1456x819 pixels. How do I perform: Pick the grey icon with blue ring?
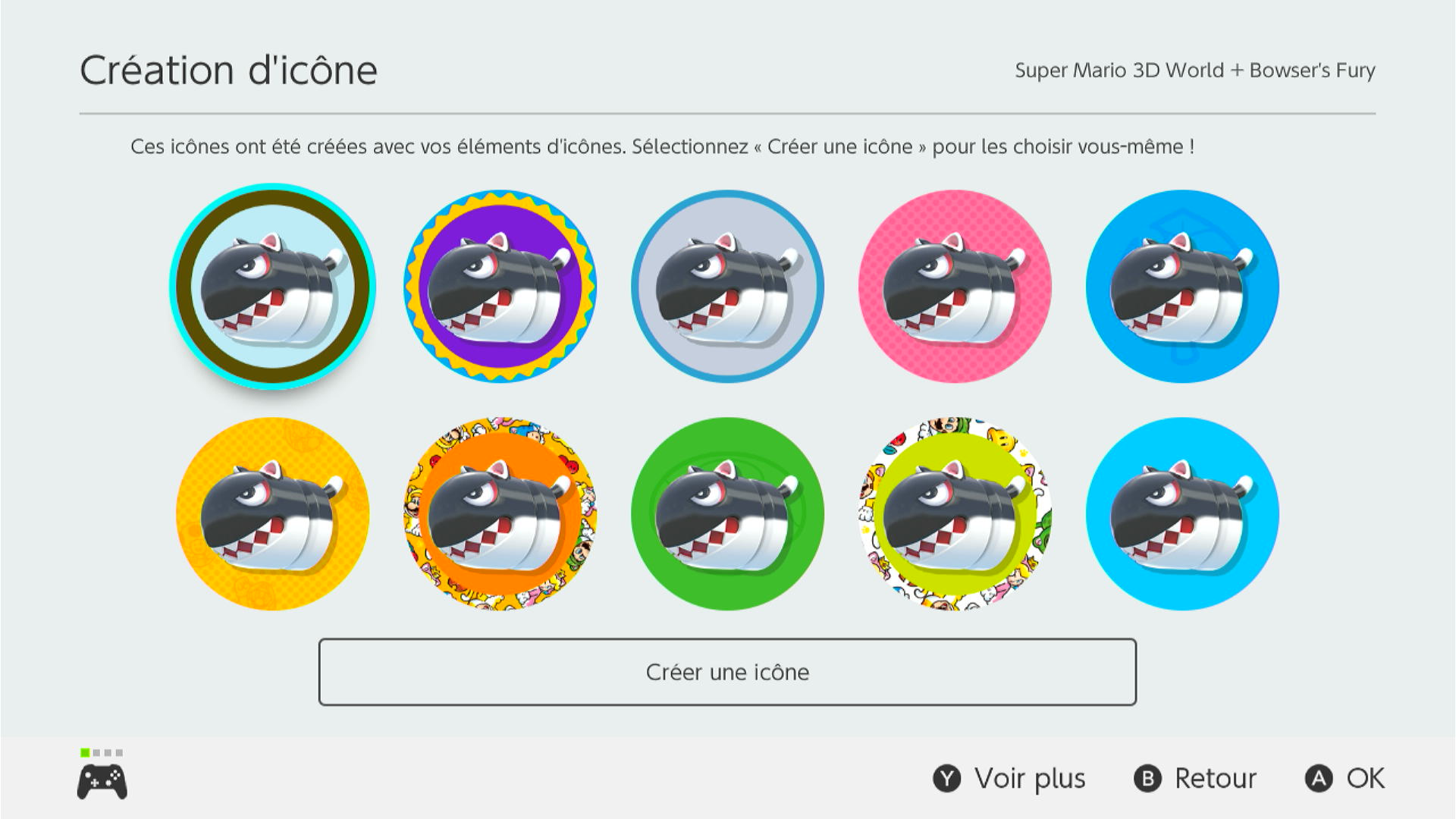(x=727, y=287)
